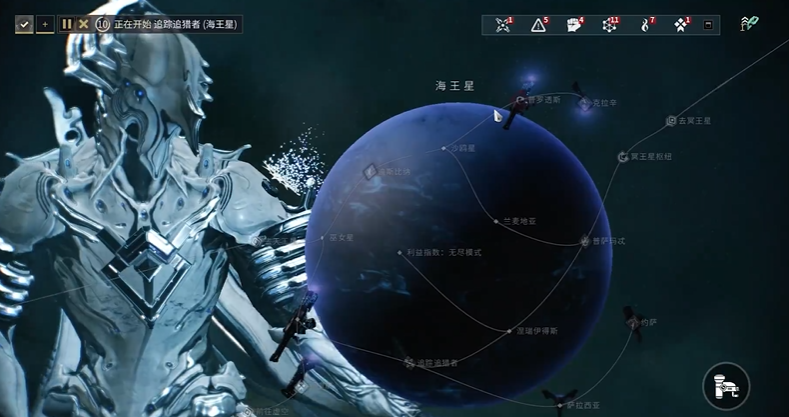The height and width of the screenshot is (417, 789).
Task: Select the 利益指数: 无尽模式 node
Action: 399,253
